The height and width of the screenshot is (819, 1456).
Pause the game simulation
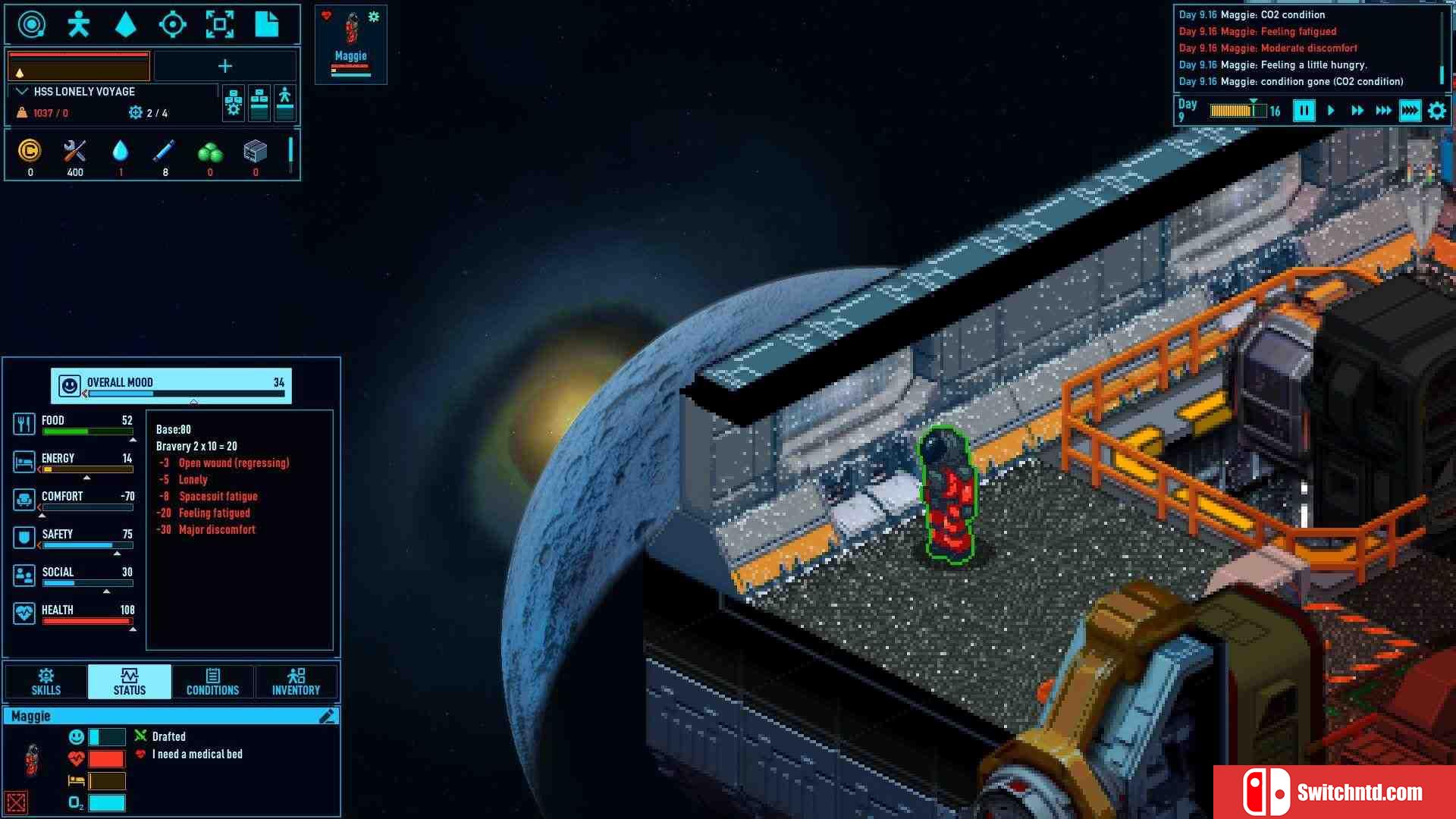coord(1304,111)
